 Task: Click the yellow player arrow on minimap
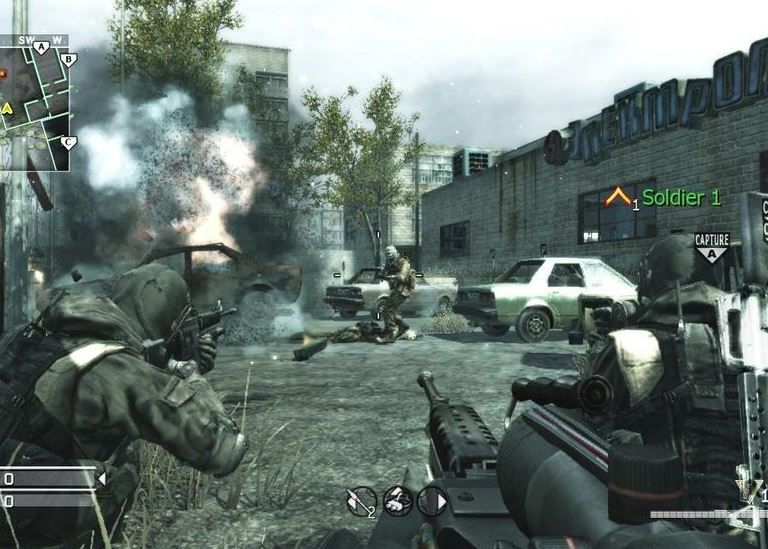pyautogui.click(x=7, y=107)
